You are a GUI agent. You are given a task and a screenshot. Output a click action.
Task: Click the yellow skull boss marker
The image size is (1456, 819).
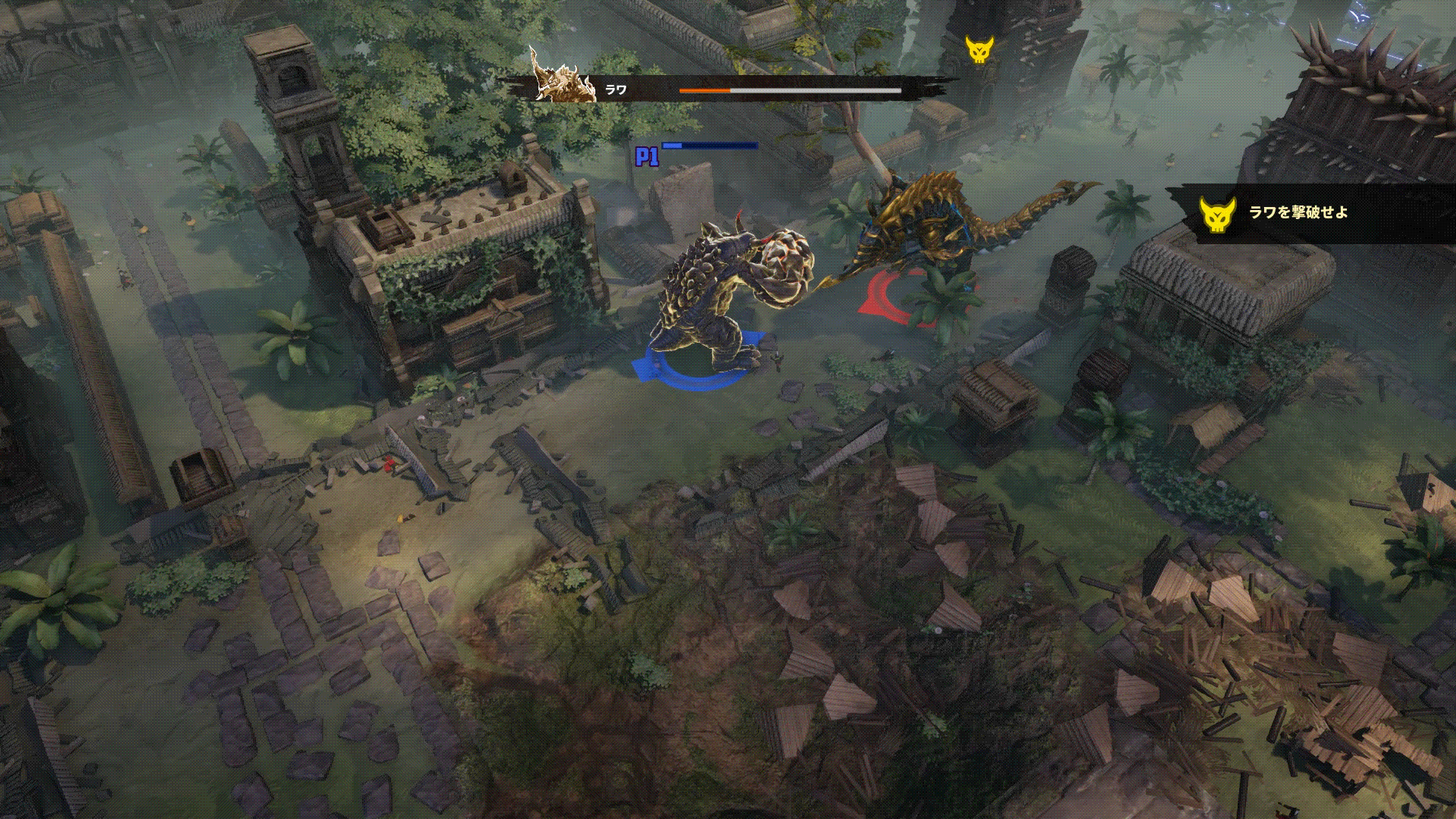(x=979, y=49)
